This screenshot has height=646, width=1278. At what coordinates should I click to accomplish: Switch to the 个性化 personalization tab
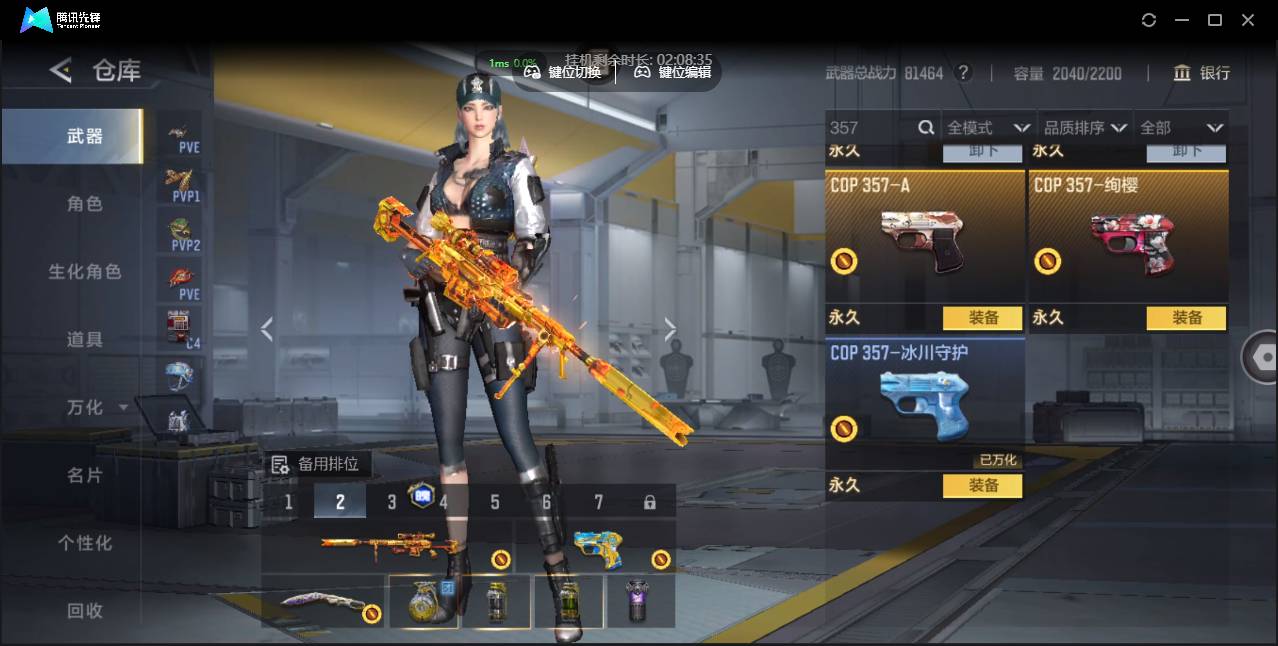point(85,543)
